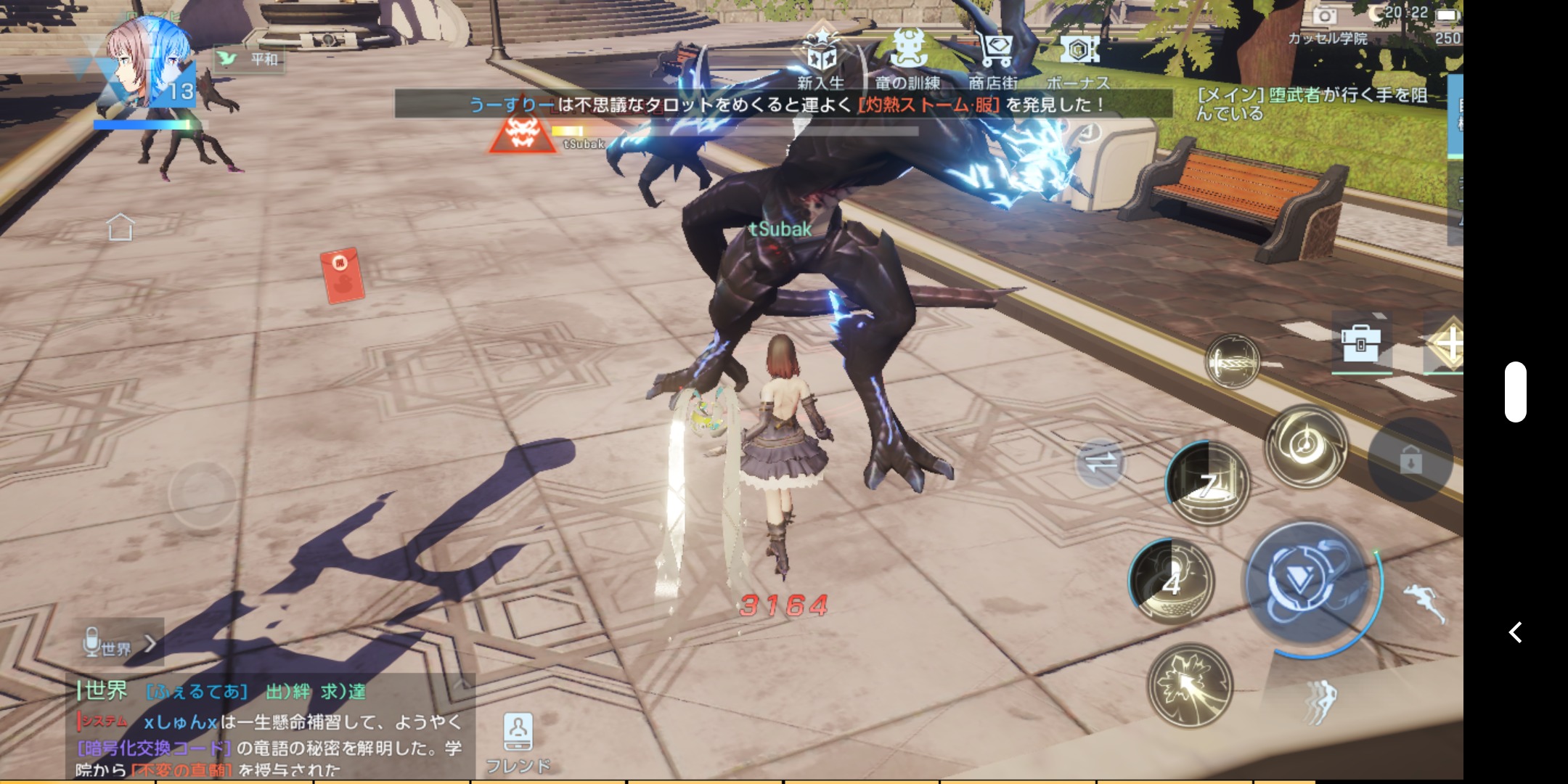This screenshot has width=1568, height=784.
Task: Switch the 世界 voice chat channel
Action: tap(120, 644)
